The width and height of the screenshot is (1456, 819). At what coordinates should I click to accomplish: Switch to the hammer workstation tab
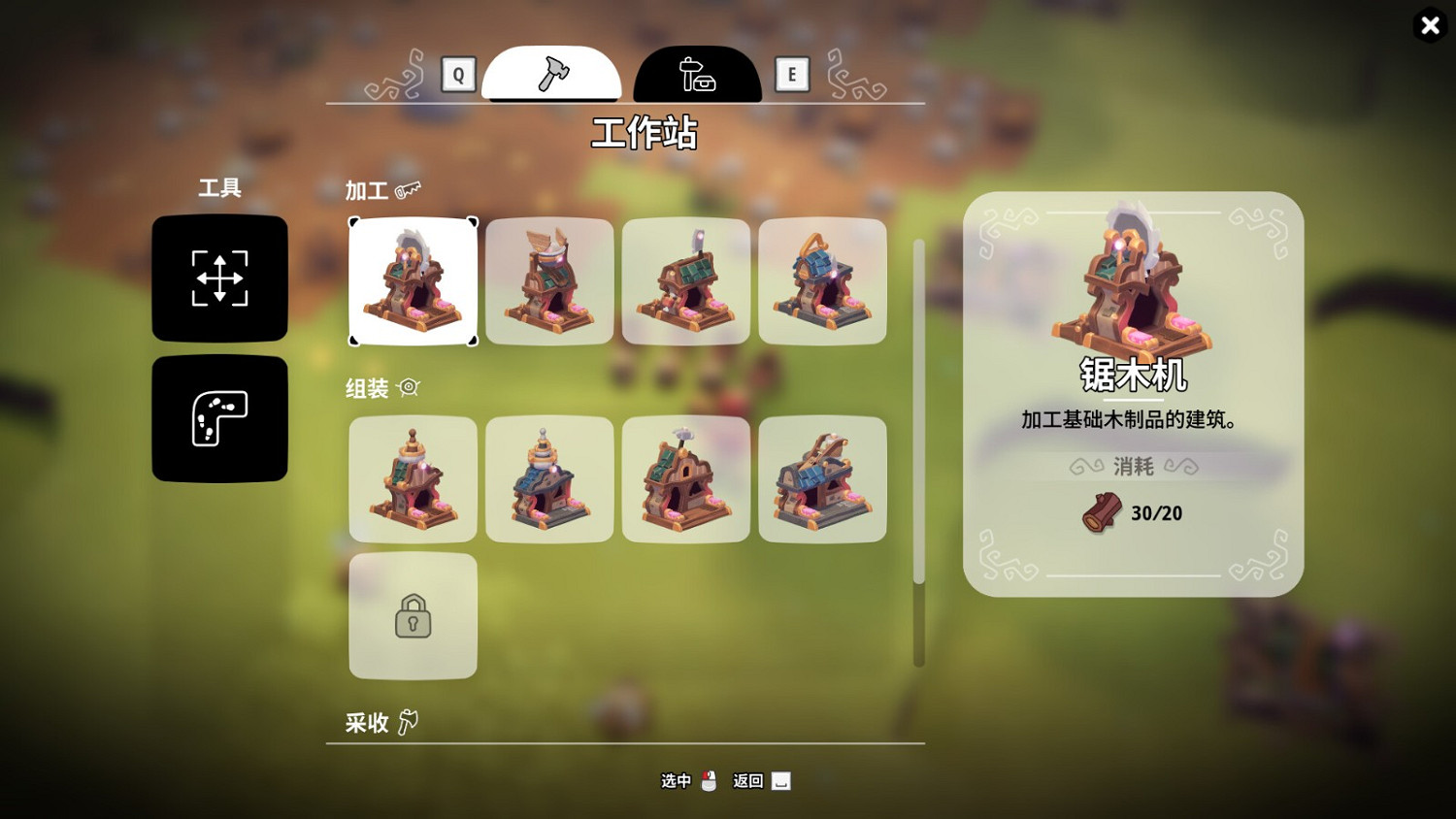(551, 74)
